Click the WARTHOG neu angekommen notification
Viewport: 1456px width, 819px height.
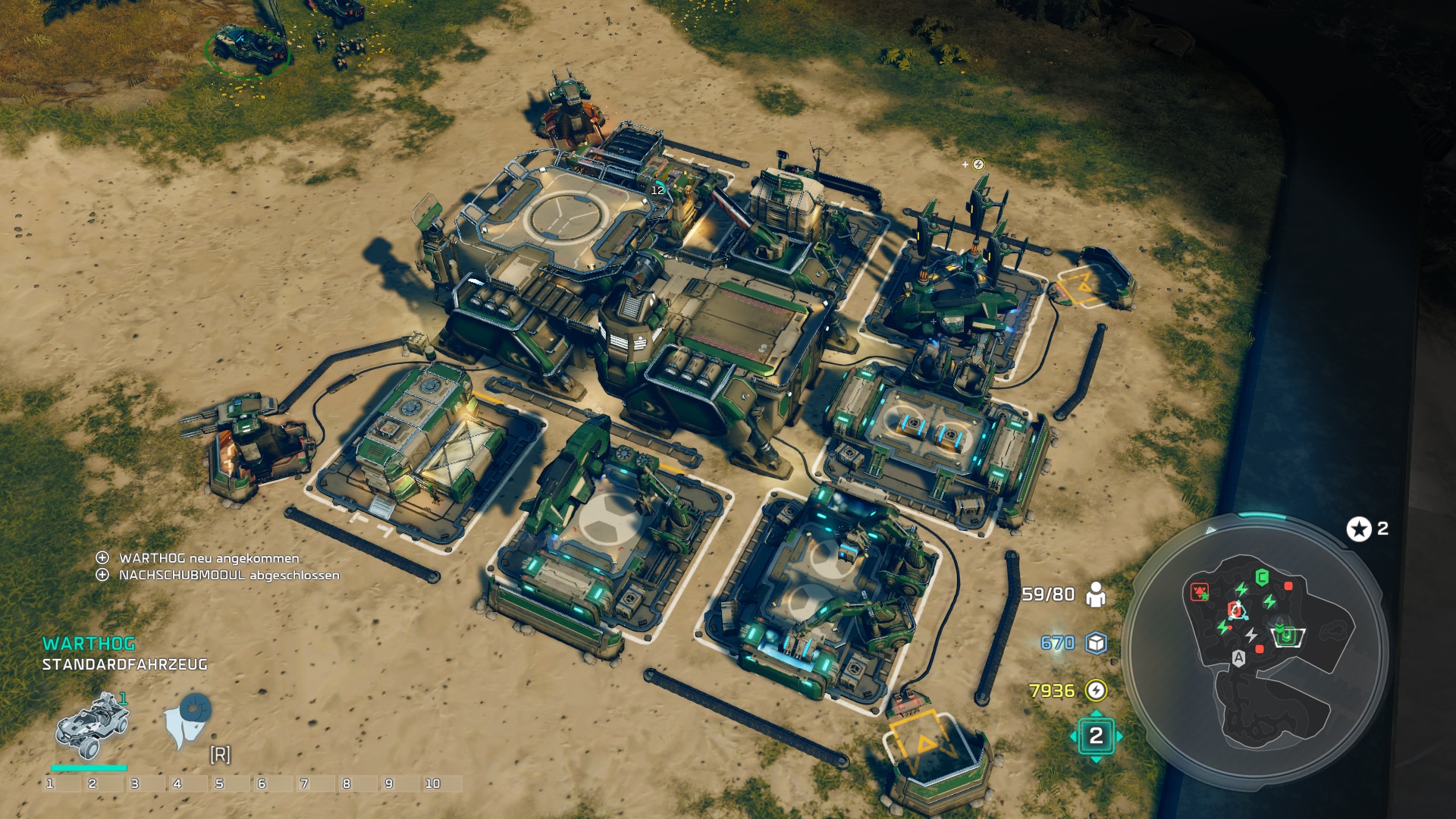(209, 558)
